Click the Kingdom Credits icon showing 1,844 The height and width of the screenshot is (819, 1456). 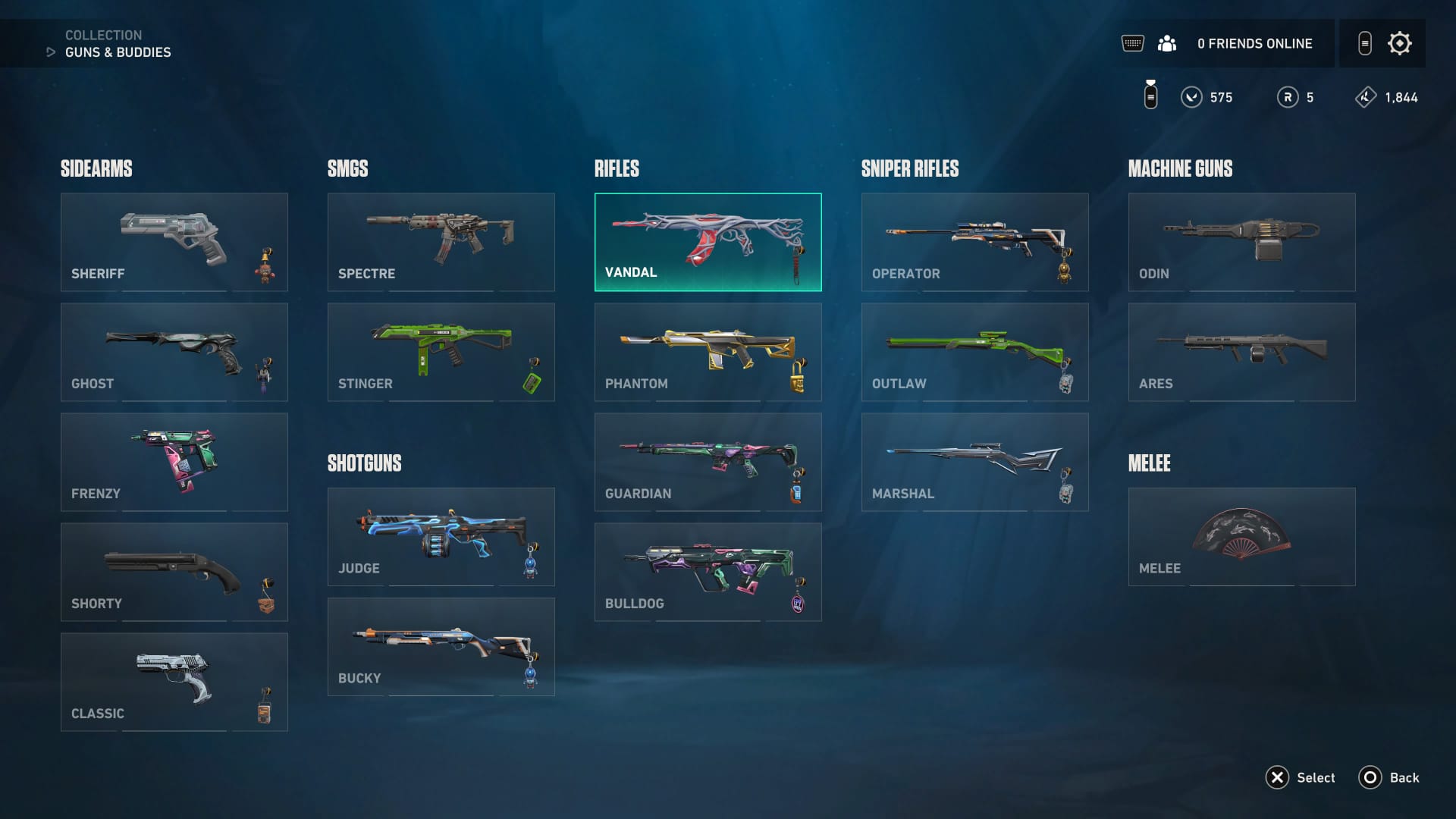(x=1367, y=97)
